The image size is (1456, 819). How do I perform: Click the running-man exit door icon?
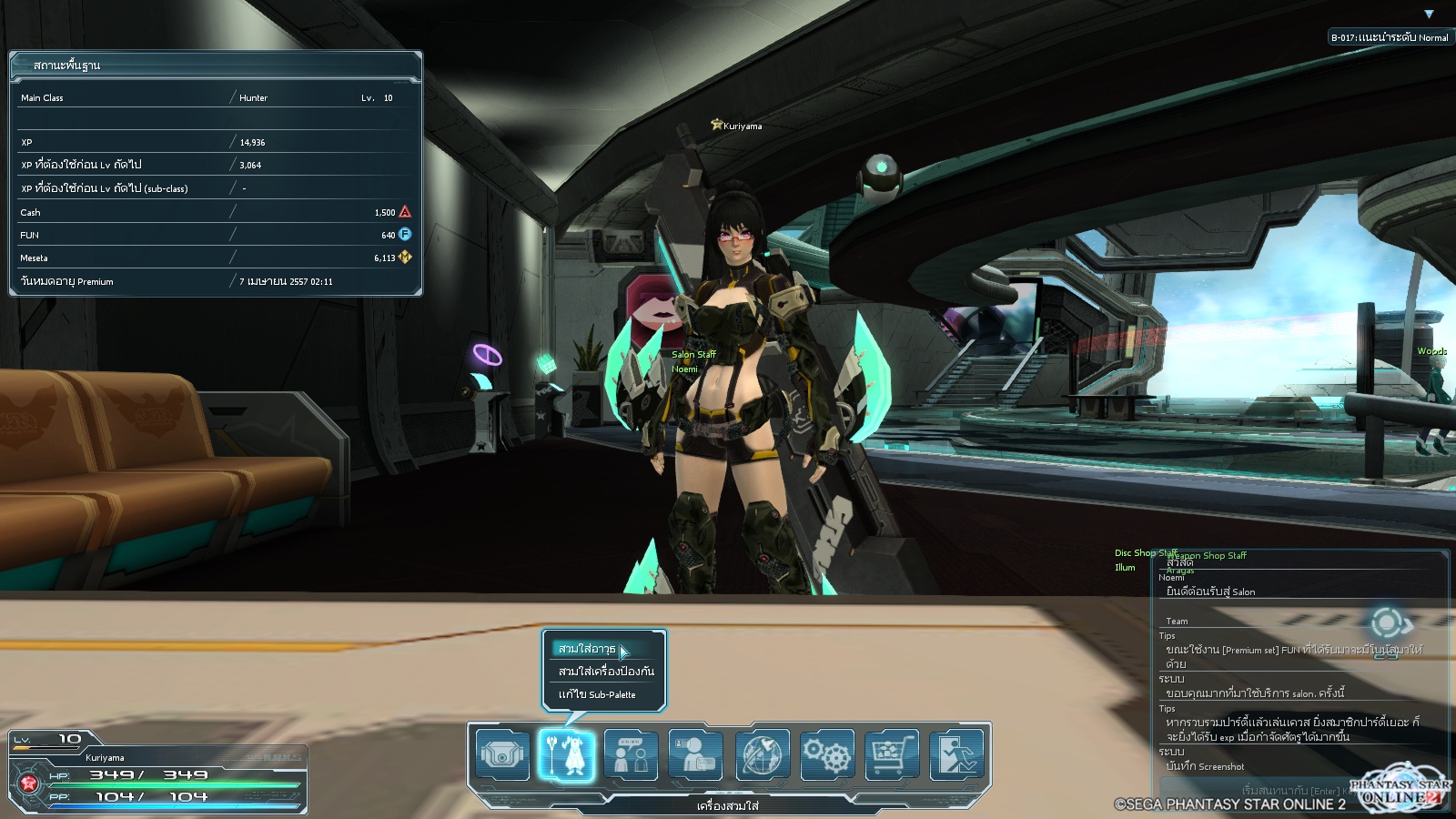coord(957,754)
